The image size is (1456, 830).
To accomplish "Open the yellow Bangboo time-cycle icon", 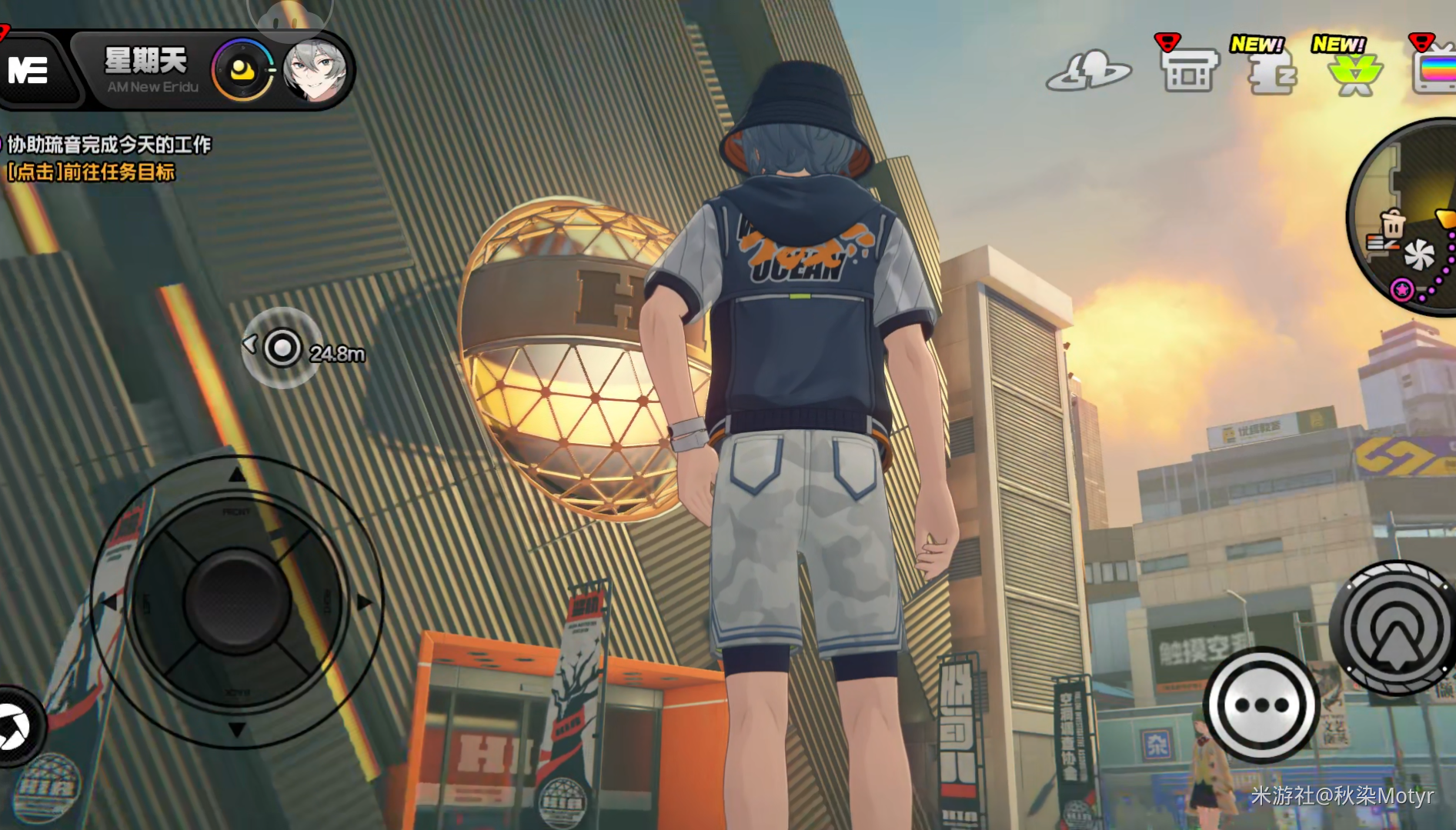I will pos(243,71).
